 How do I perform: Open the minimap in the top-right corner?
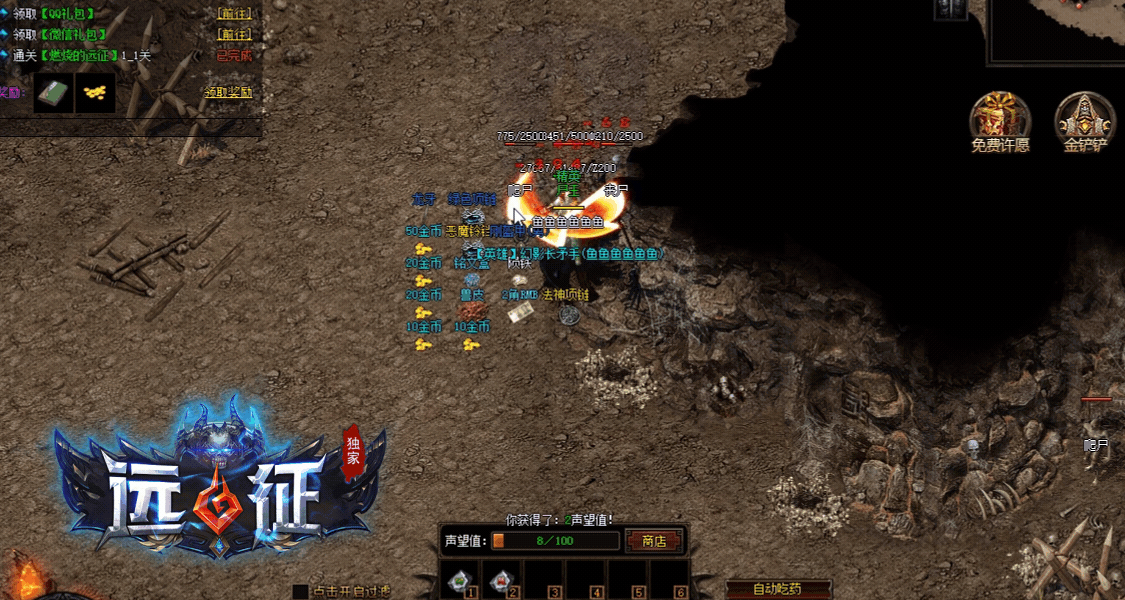pos(1060,30)
